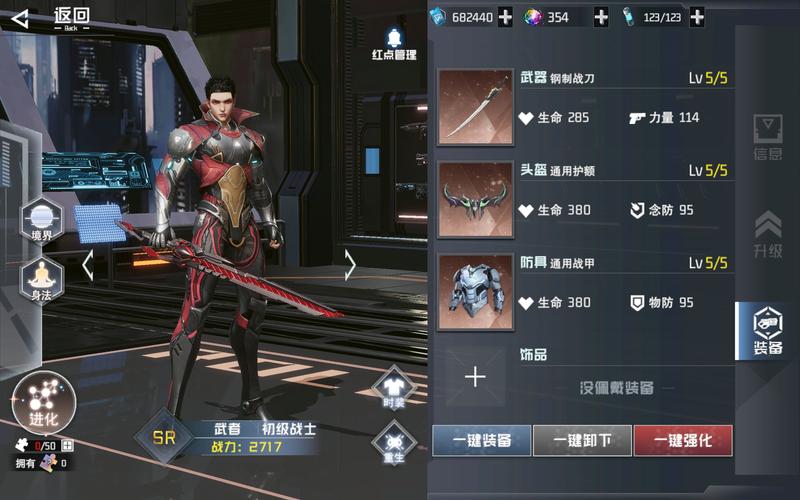Add an accessory in the empty 饰品 slot
This screenshot has width=800, height=500.
(x=475, y=376)
